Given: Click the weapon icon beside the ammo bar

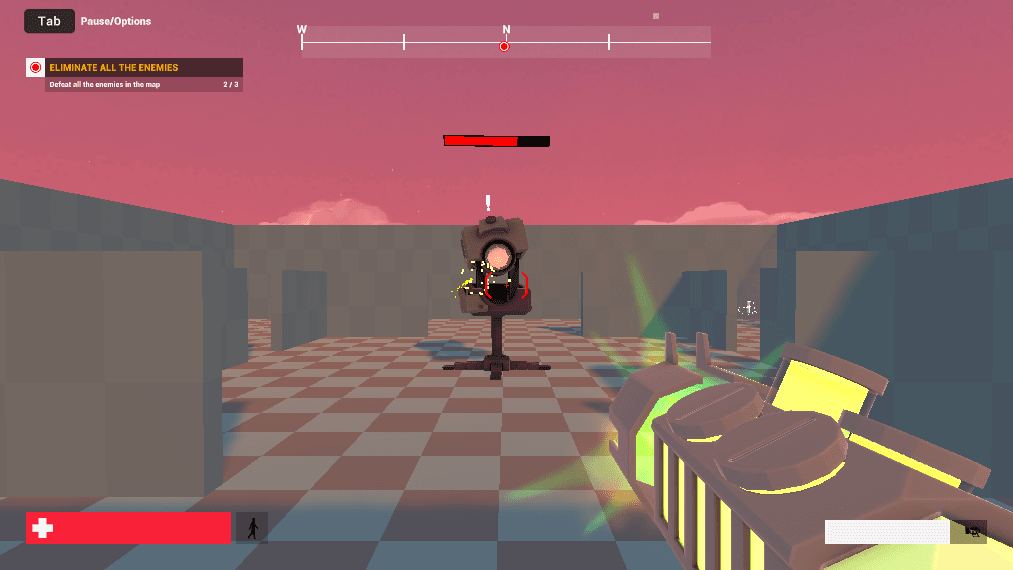Looking at the screenshot, I should pyautogui.click(x=968, y=532).
